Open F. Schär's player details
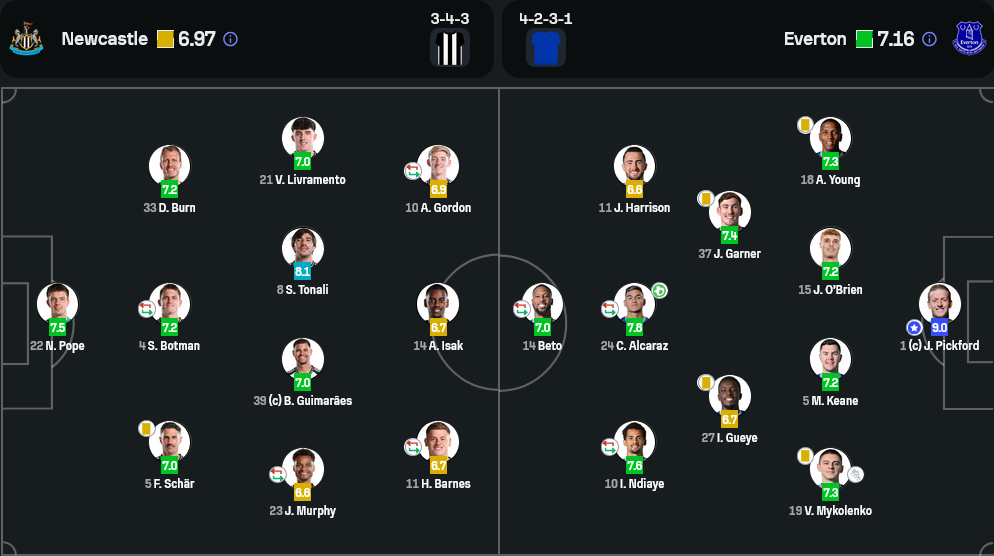 [x=169, y=442]
